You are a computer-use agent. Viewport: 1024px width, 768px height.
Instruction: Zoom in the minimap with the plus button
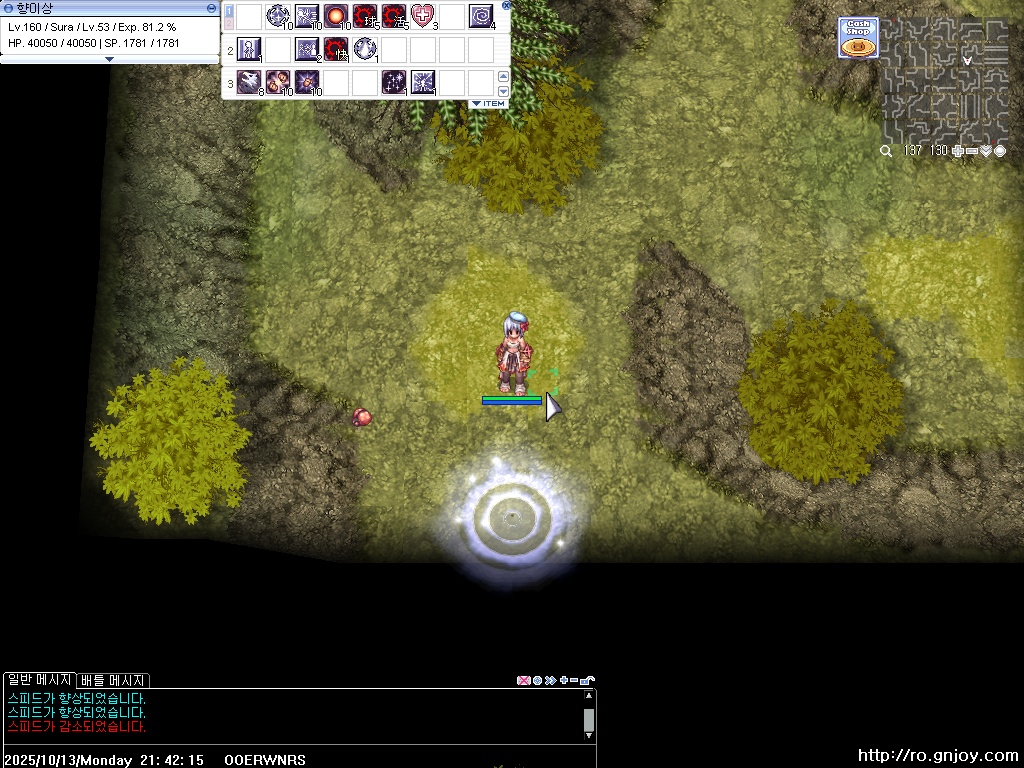(x=958, y=151)
